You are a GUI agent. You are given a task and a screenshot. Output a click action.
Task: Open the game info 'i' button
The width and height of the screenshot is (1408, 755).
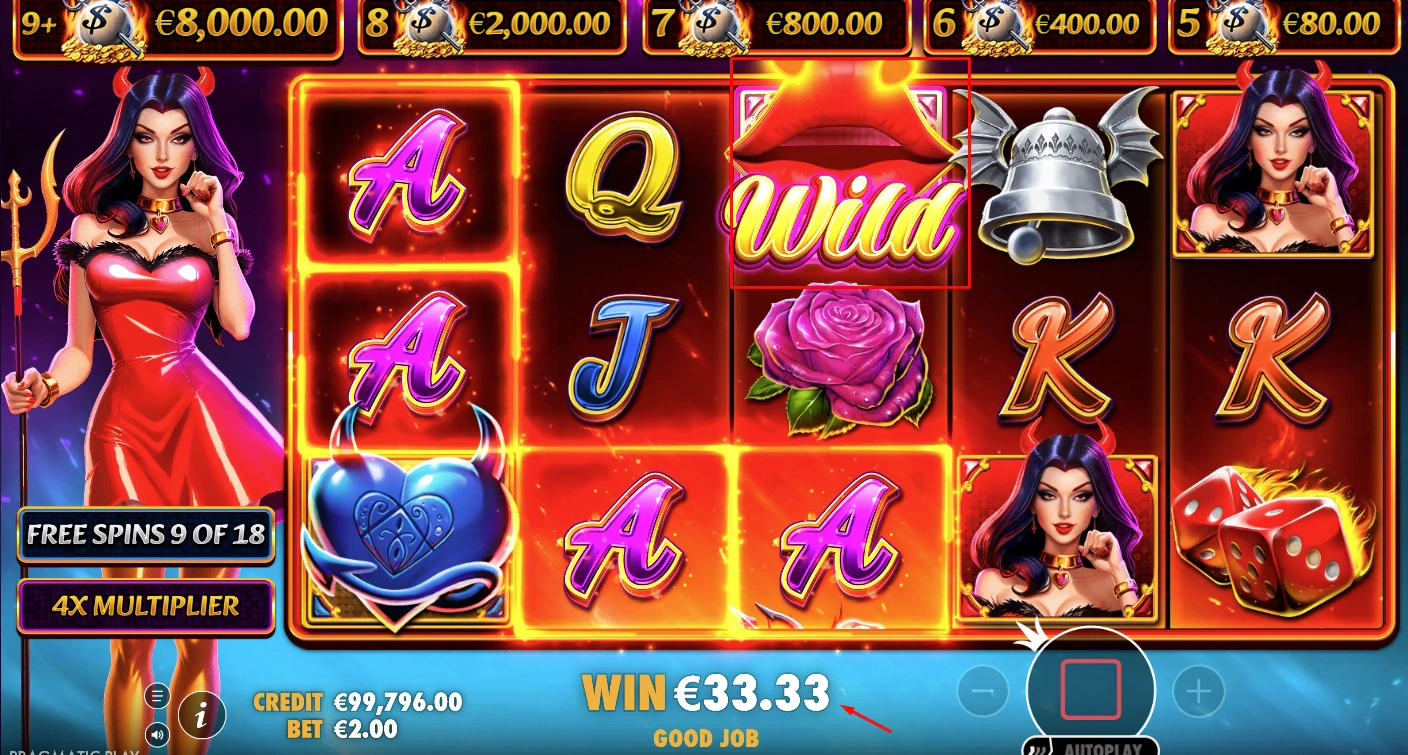202,714
